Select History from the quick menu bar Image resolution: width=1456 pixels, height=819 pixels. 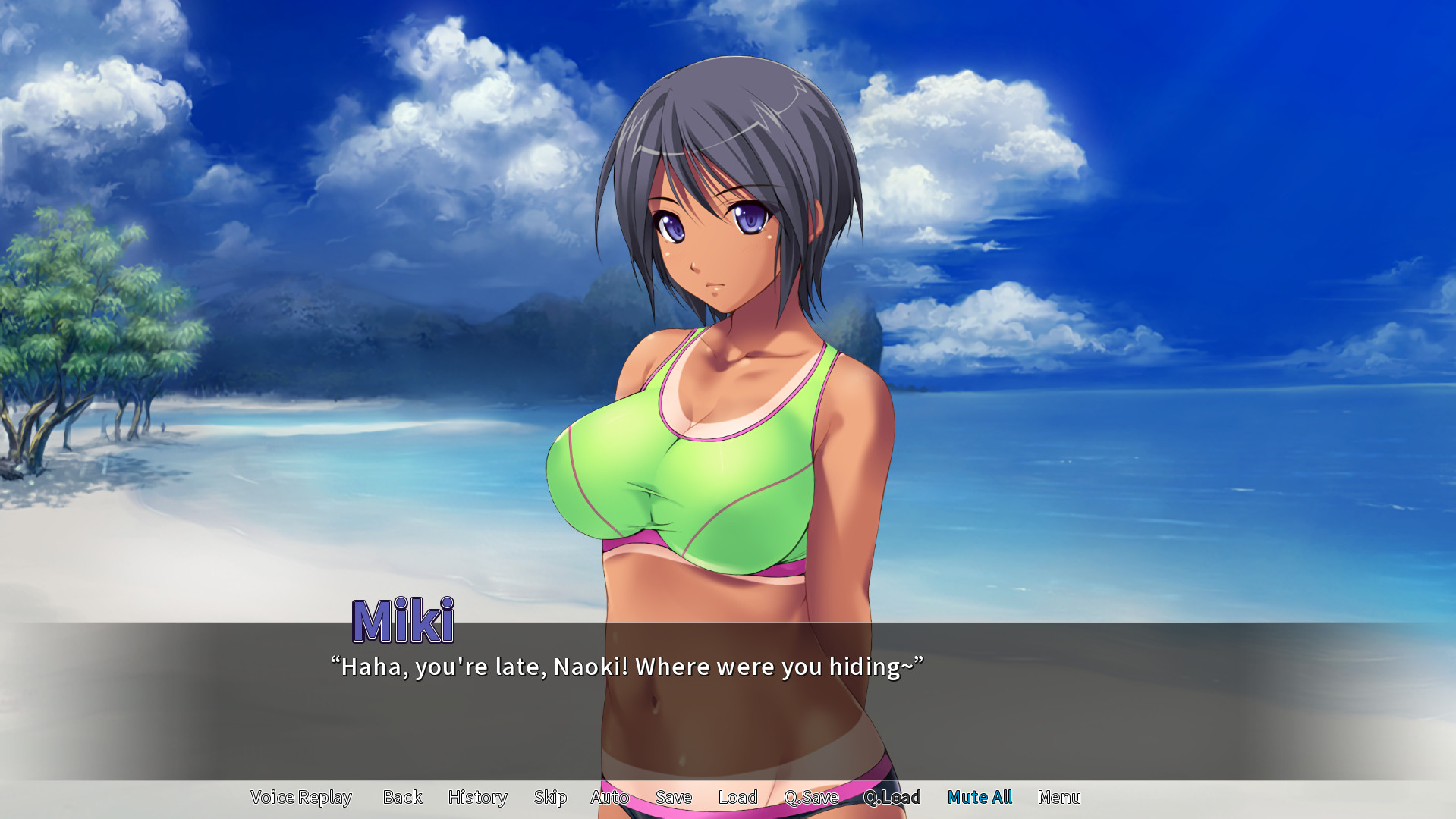(x=478, y=797)
